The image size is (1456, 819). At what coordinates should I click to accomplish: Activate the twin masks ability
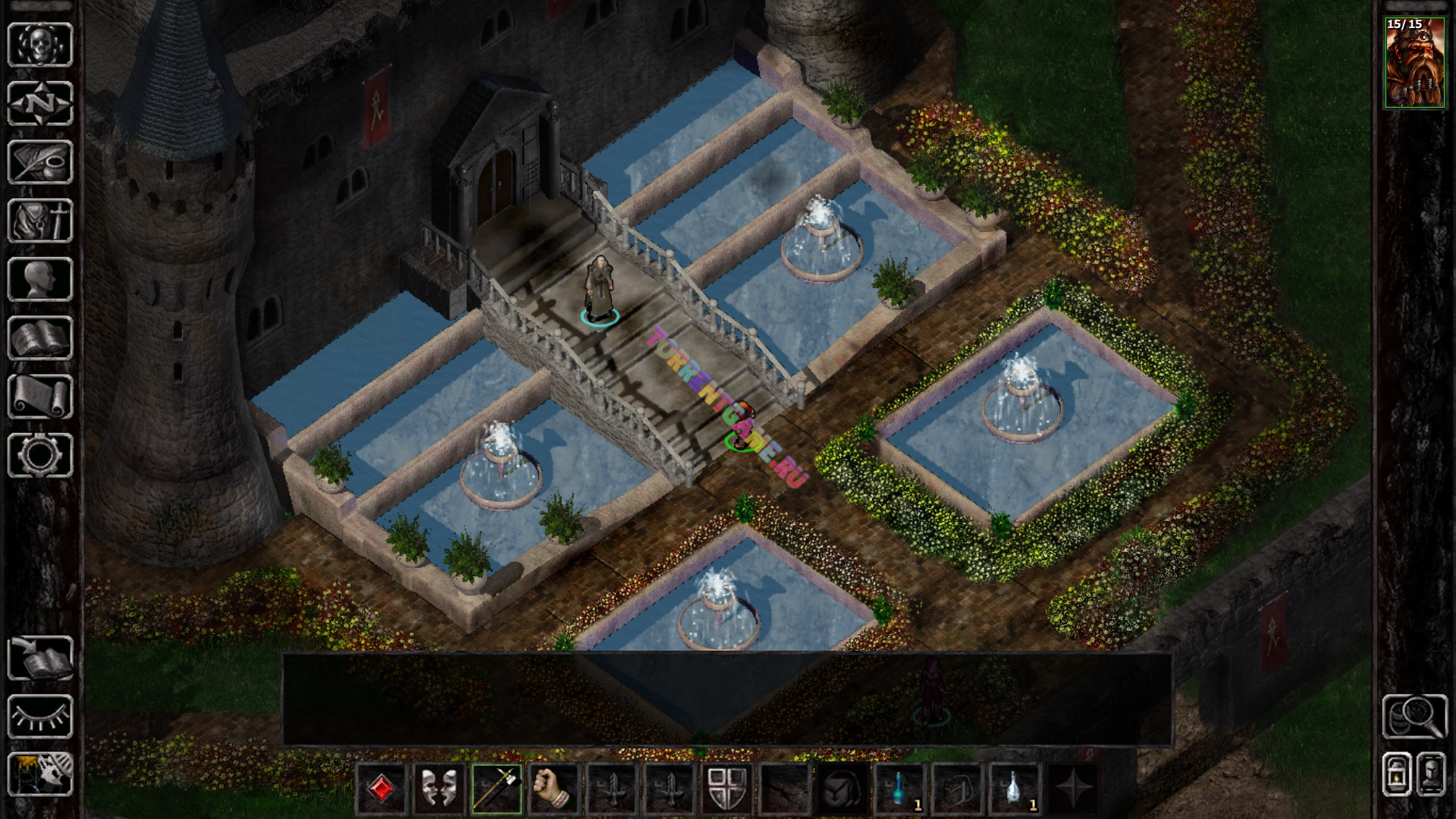439,789
